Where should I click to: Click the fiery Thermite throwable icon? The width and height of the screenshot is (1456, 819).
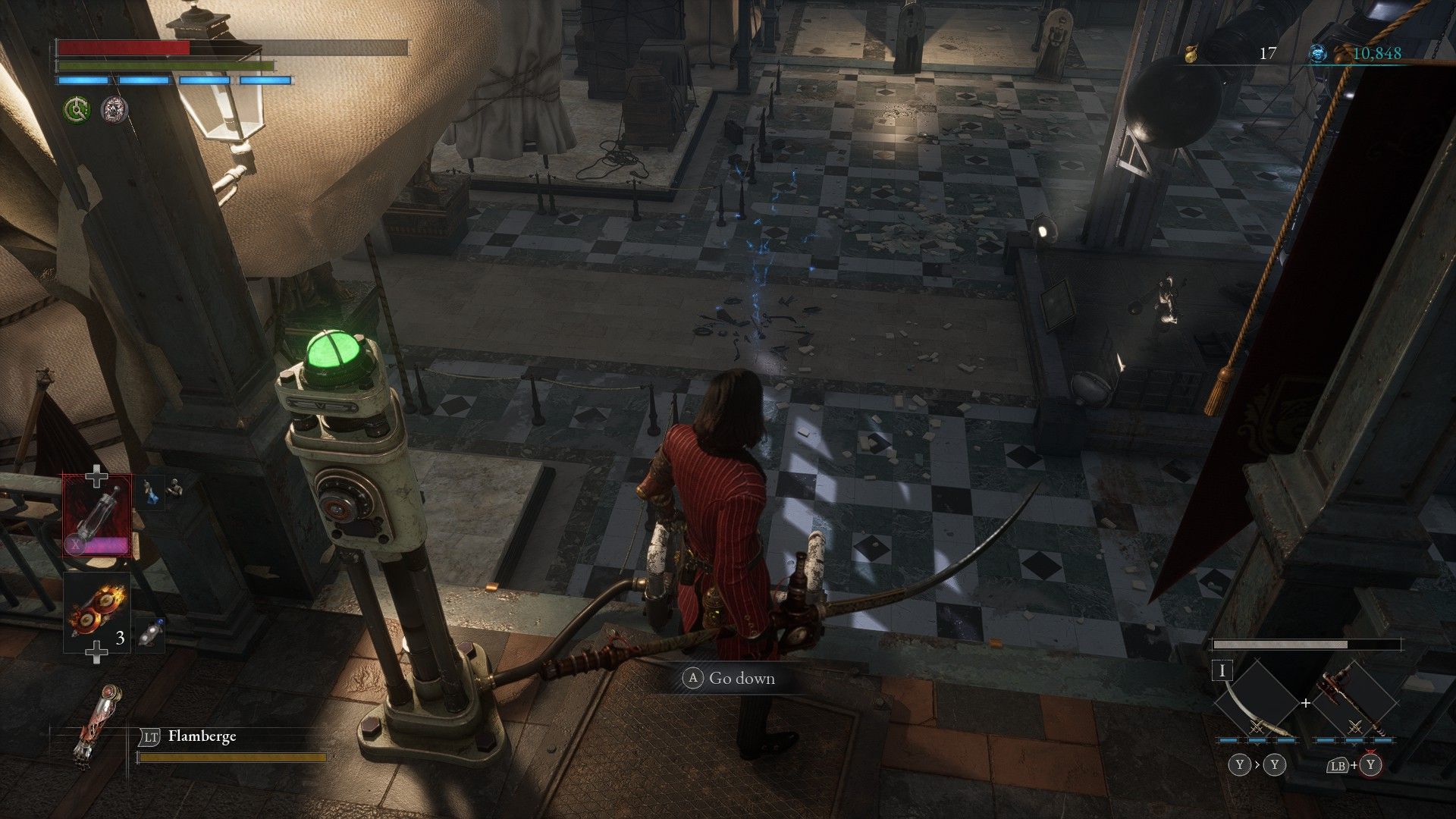point(96,607)
